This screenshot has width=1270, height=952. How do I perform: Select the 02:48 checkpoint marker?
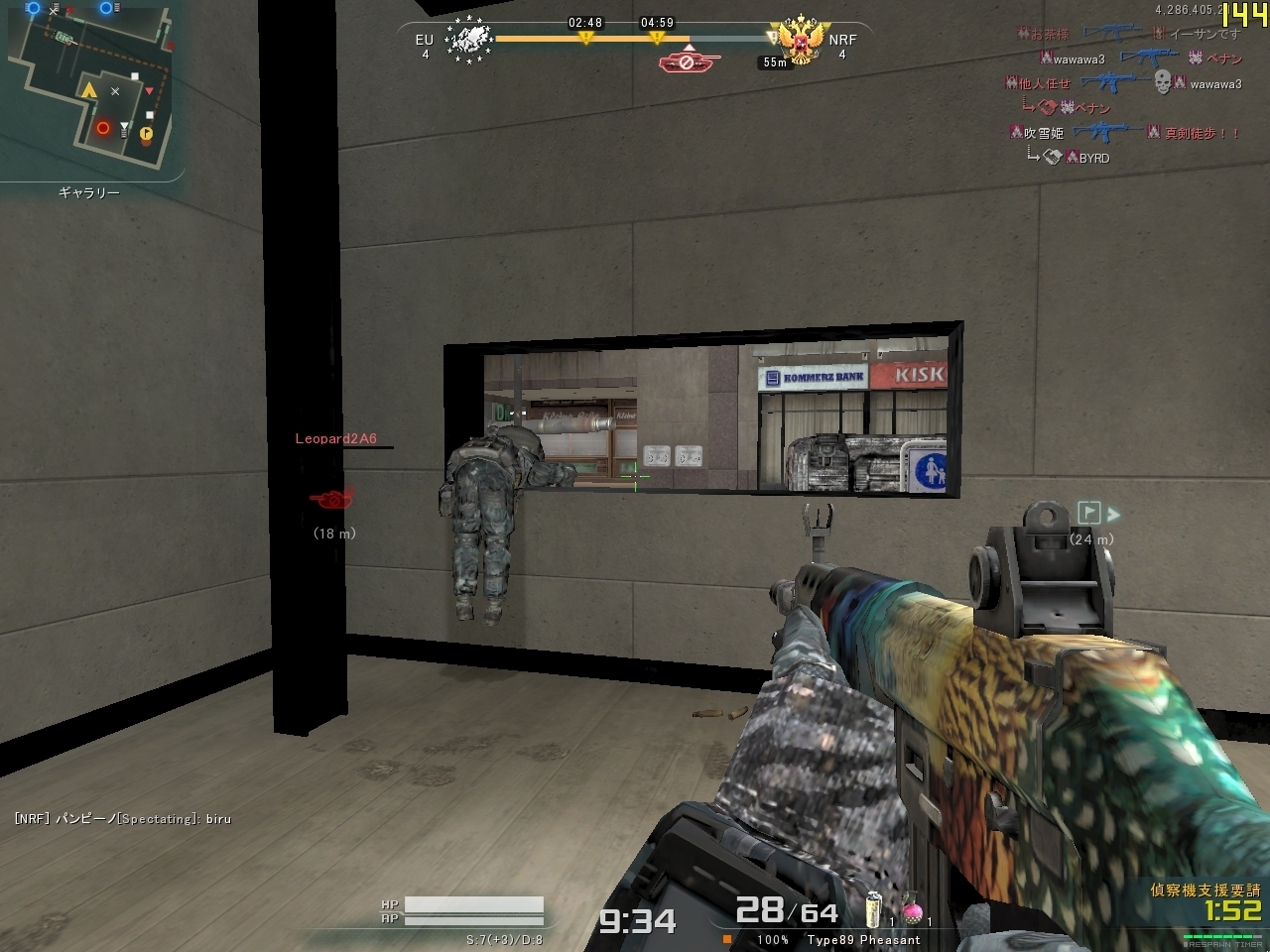click(585, 37)
